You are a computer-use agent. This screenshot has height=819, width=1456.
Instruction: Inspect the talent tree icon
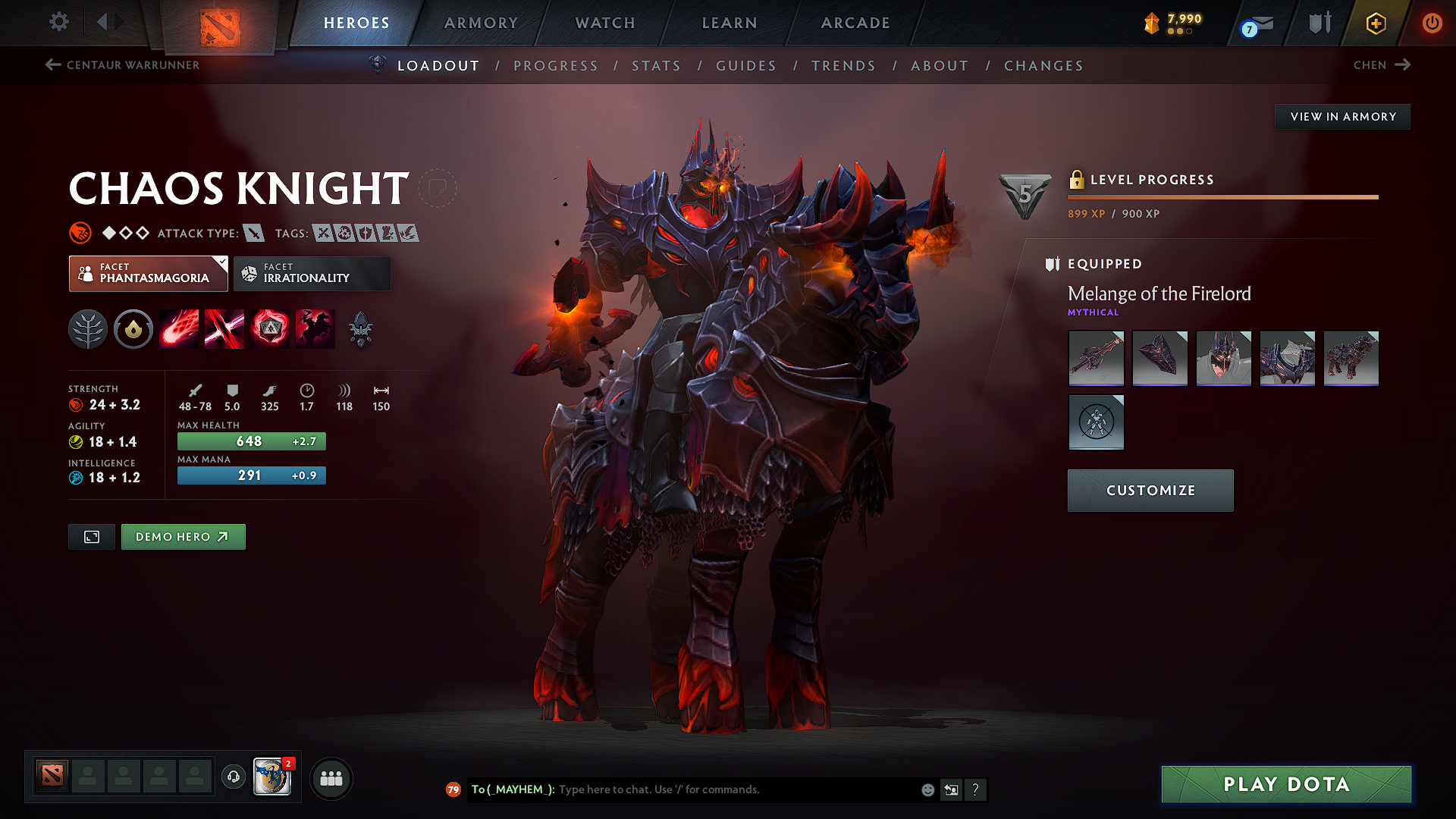88,328
